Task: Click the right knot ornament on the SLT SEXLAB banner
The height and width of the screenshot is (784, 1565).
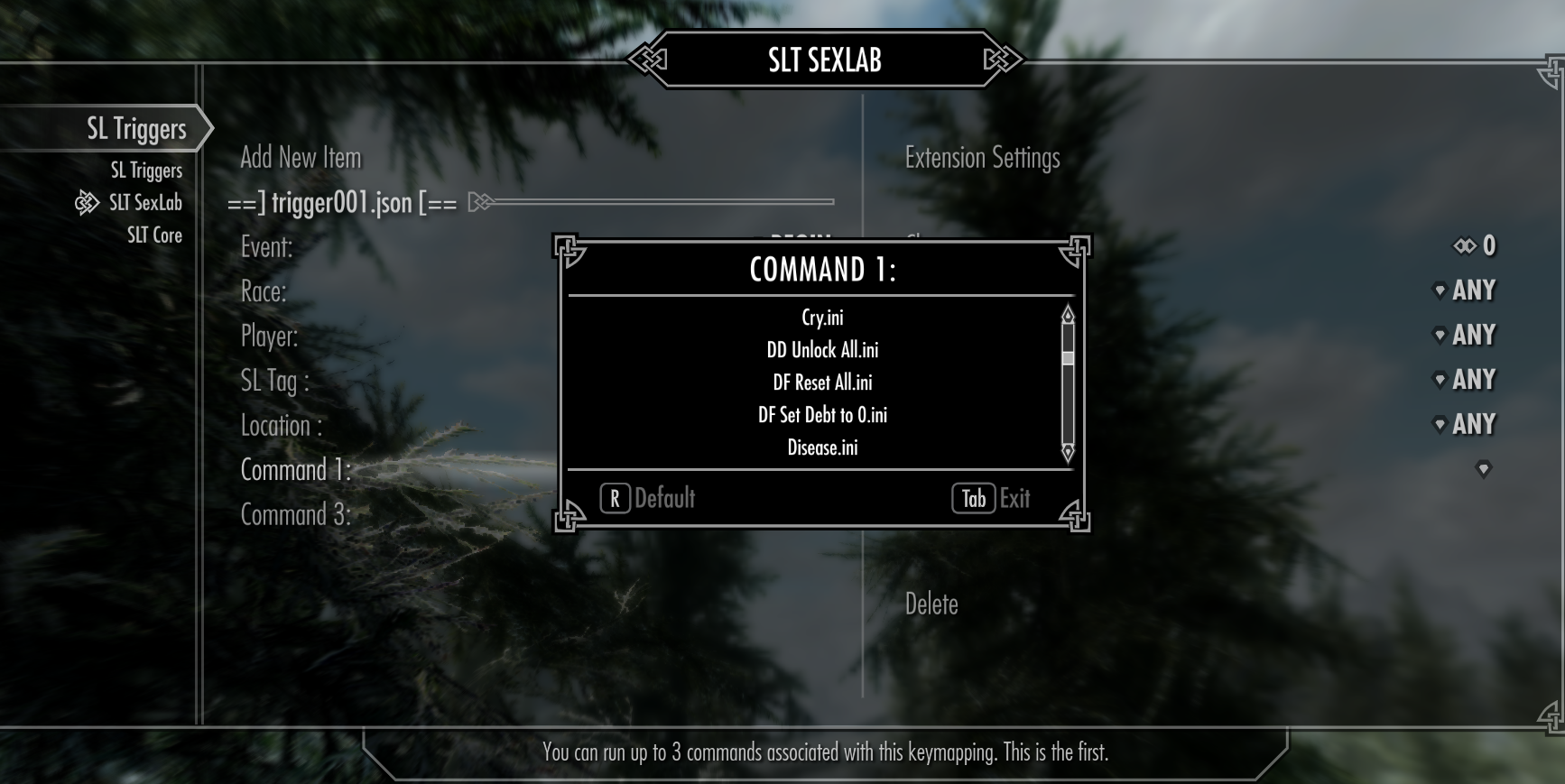Action: pos(1002,60)
